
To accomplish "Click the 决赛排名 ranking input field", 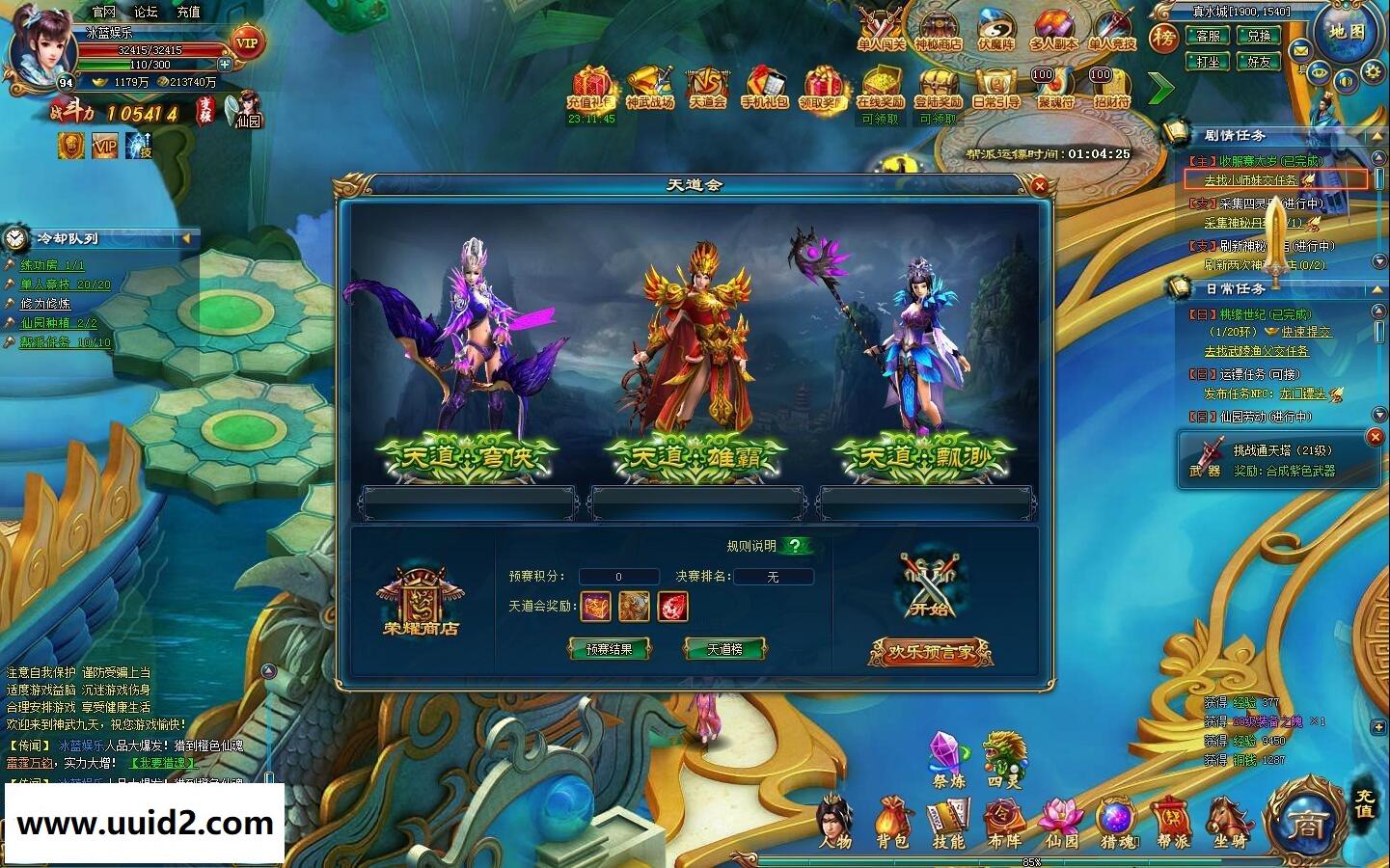I will tap(772, 576).
